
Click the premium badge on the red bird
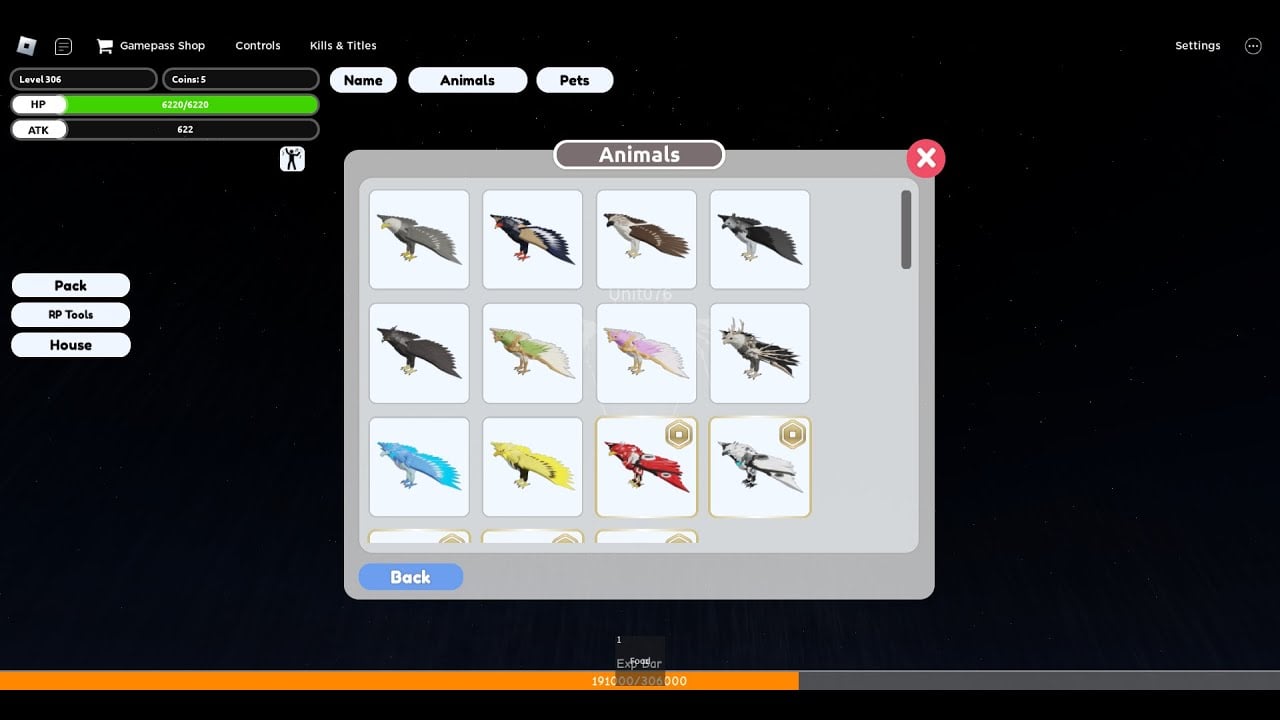tap(680, 434)
